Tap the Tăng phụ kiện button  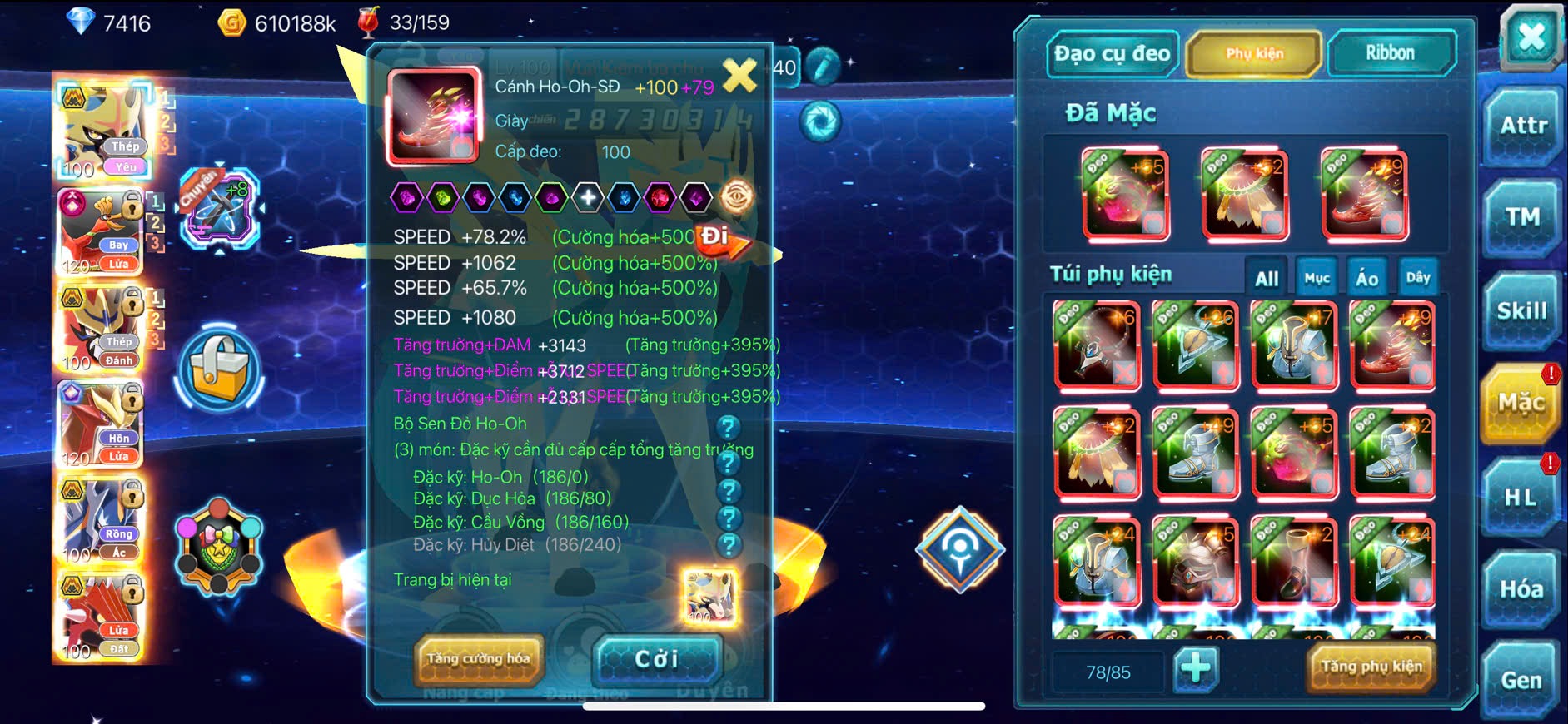[x=1371, y=667]
